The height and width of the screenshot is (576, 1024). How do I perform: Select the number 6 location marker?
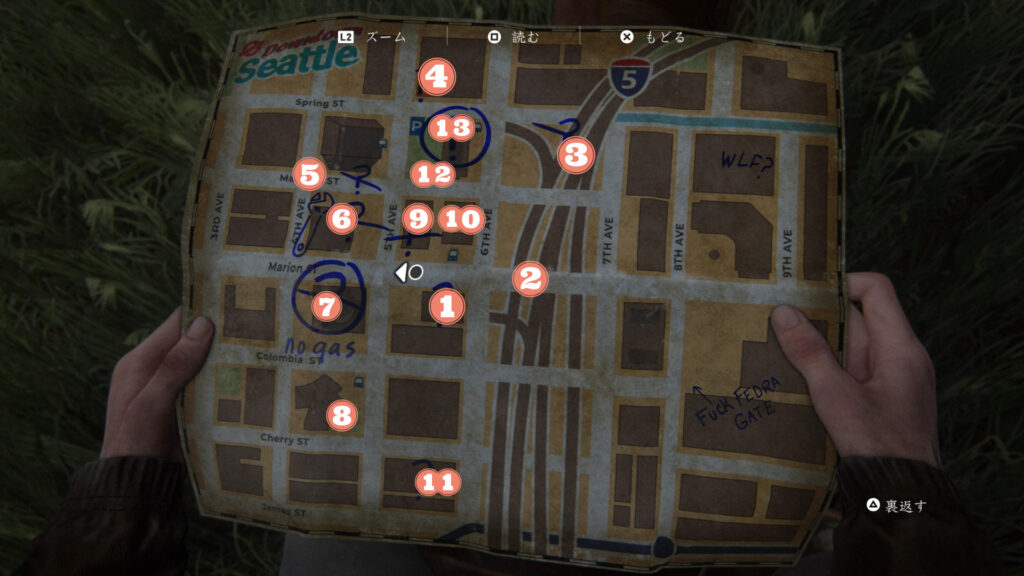pyautogui.click(x=340, y=216)
